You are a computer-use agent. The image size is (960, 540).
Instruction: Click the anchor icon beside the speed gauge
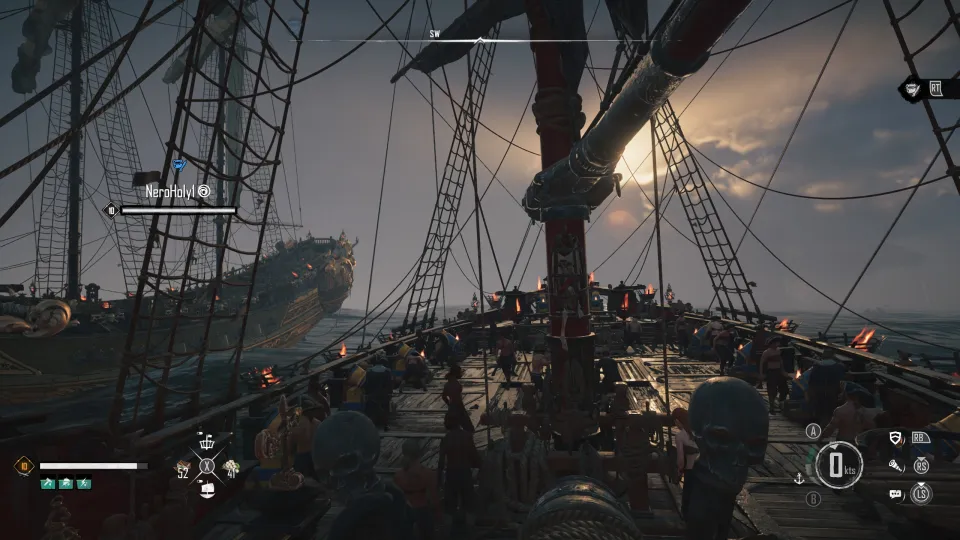tap(799, 479)
